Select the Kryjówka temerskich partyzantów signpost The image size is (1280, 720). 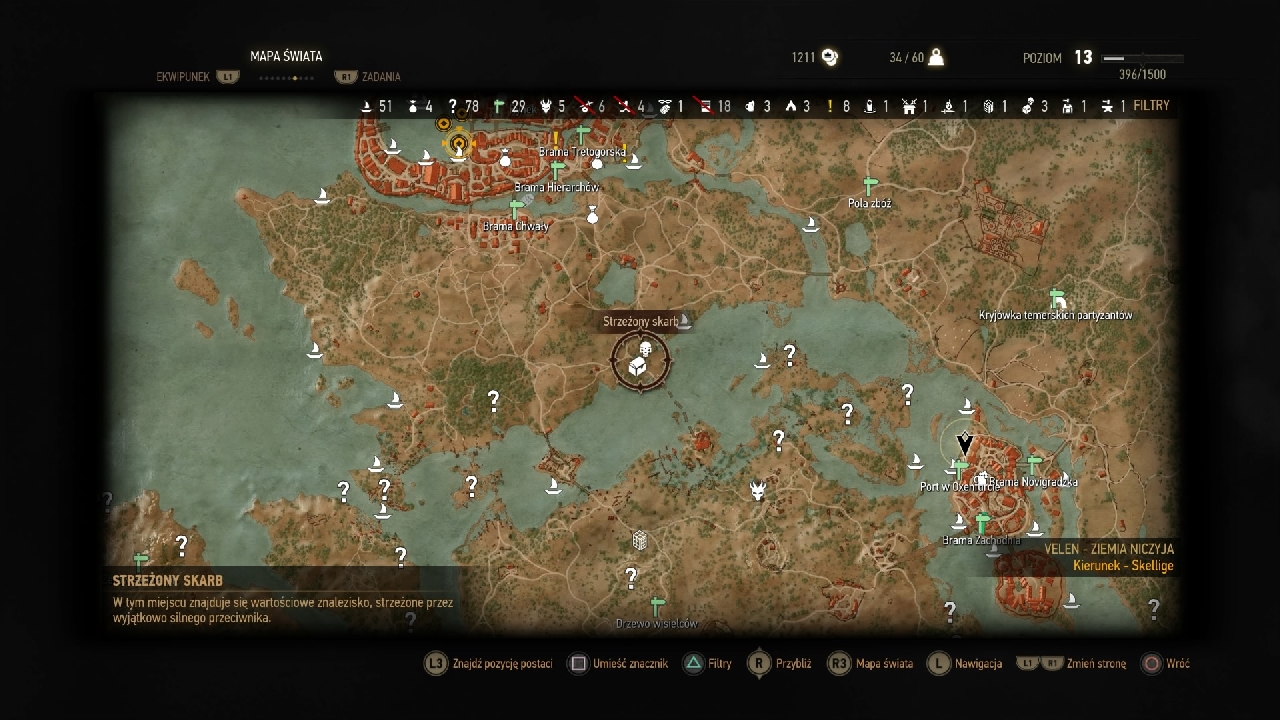click(x=1057, y=298)
